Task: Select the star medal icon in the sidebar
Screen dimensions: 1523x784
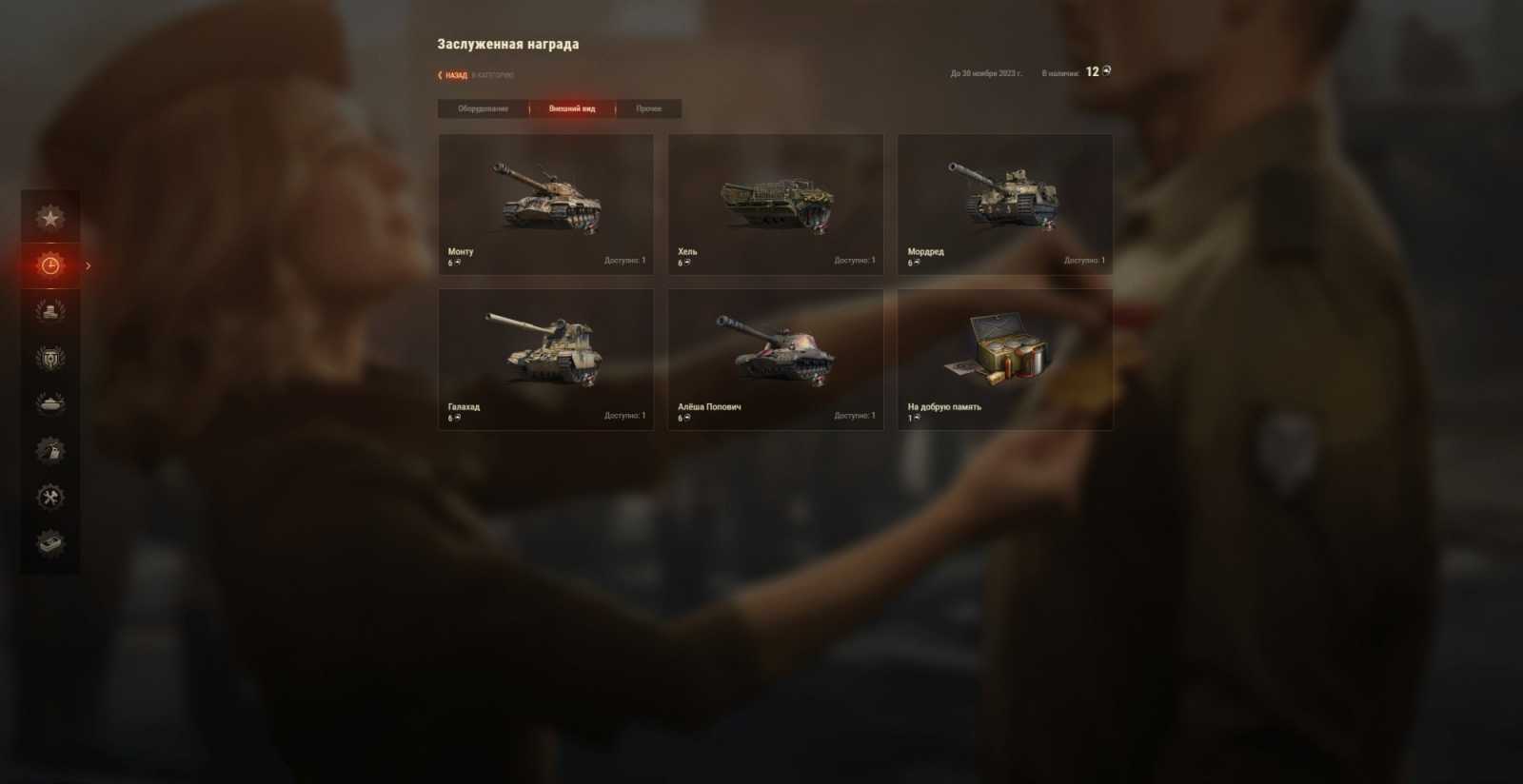Action: coord(49,217)
